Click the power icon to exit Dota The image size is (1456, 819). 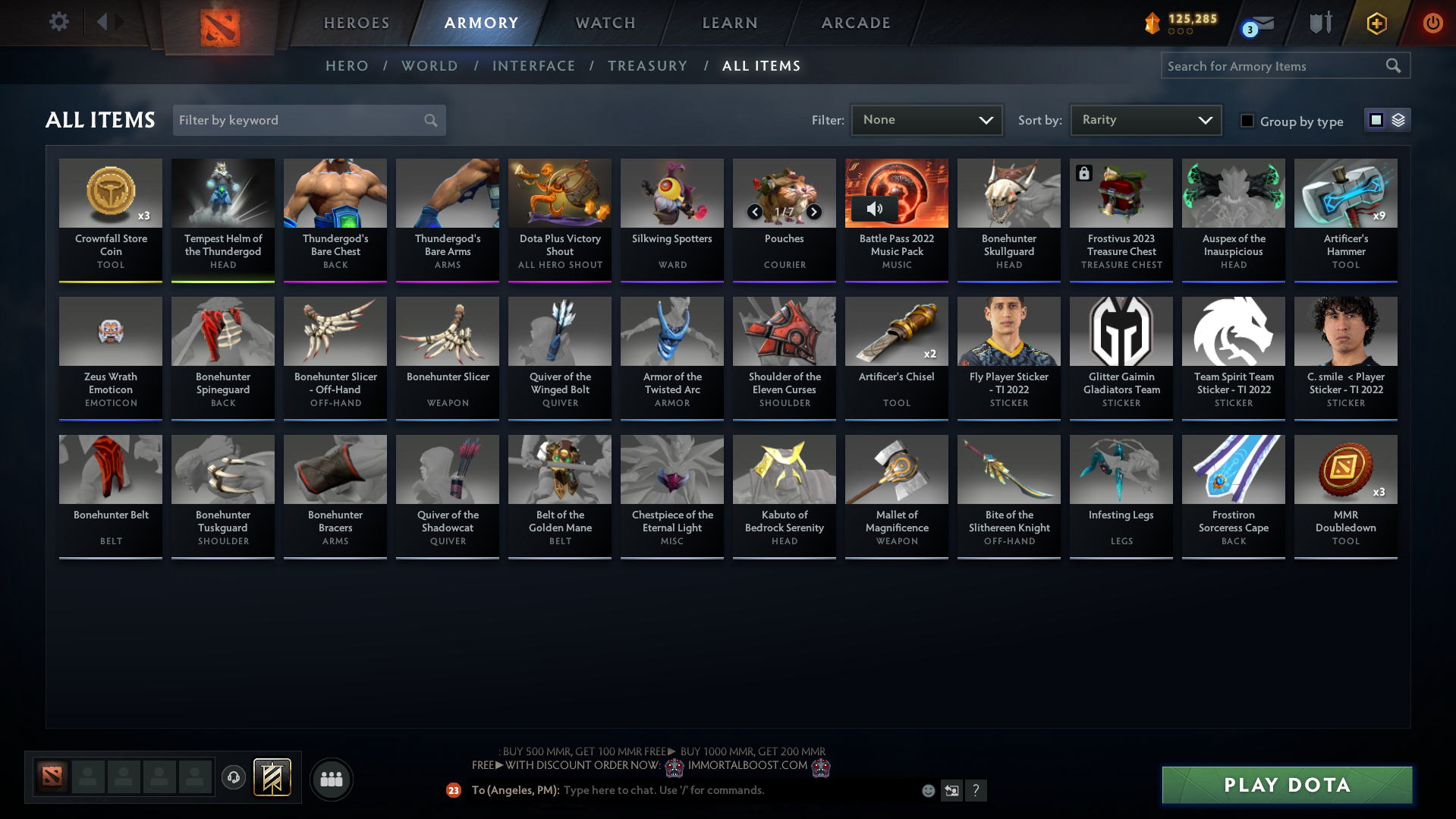[x=1432, y=23]
